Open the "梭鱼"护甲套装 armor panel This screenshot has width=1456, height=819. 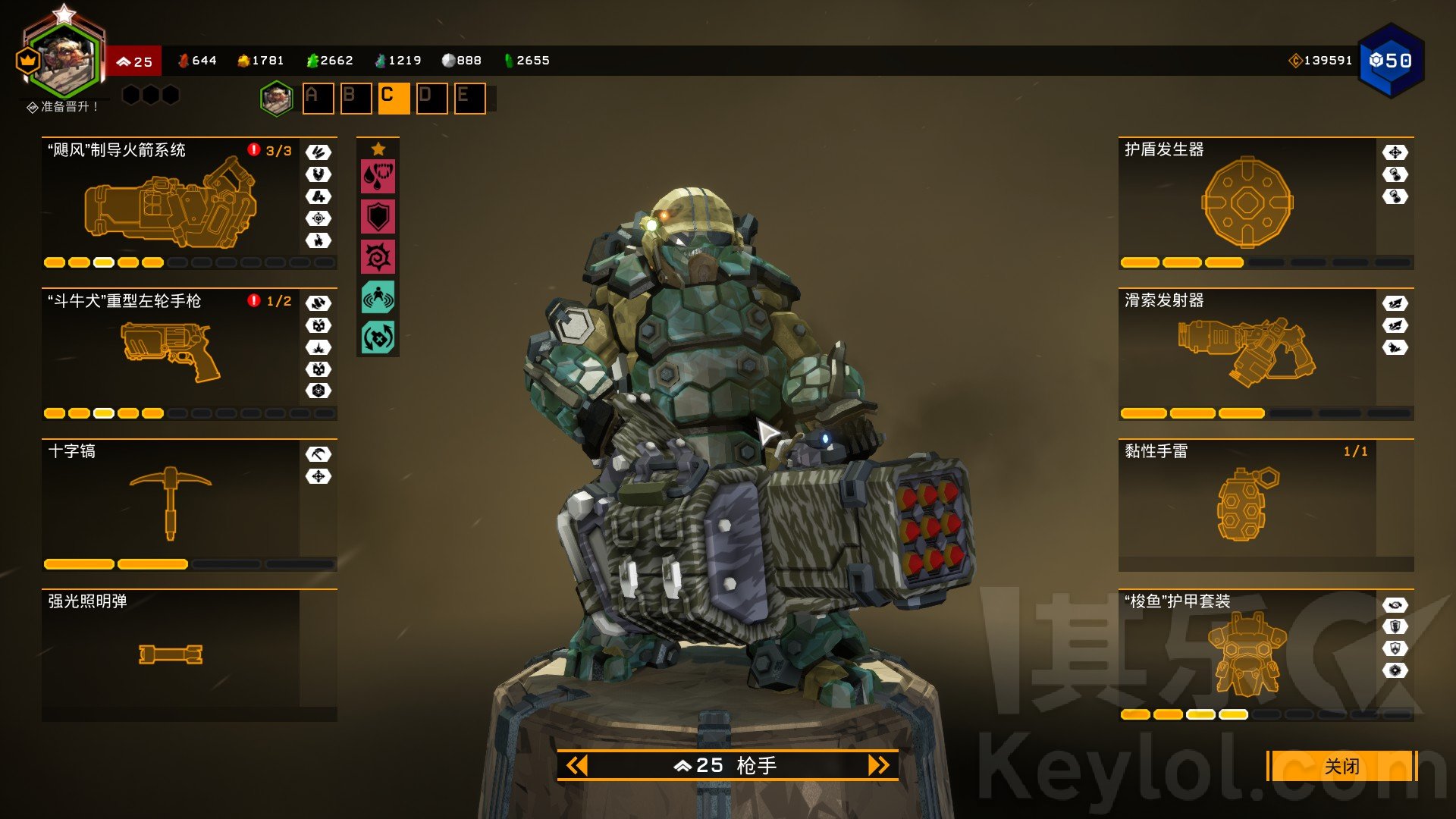(1247, 654)
